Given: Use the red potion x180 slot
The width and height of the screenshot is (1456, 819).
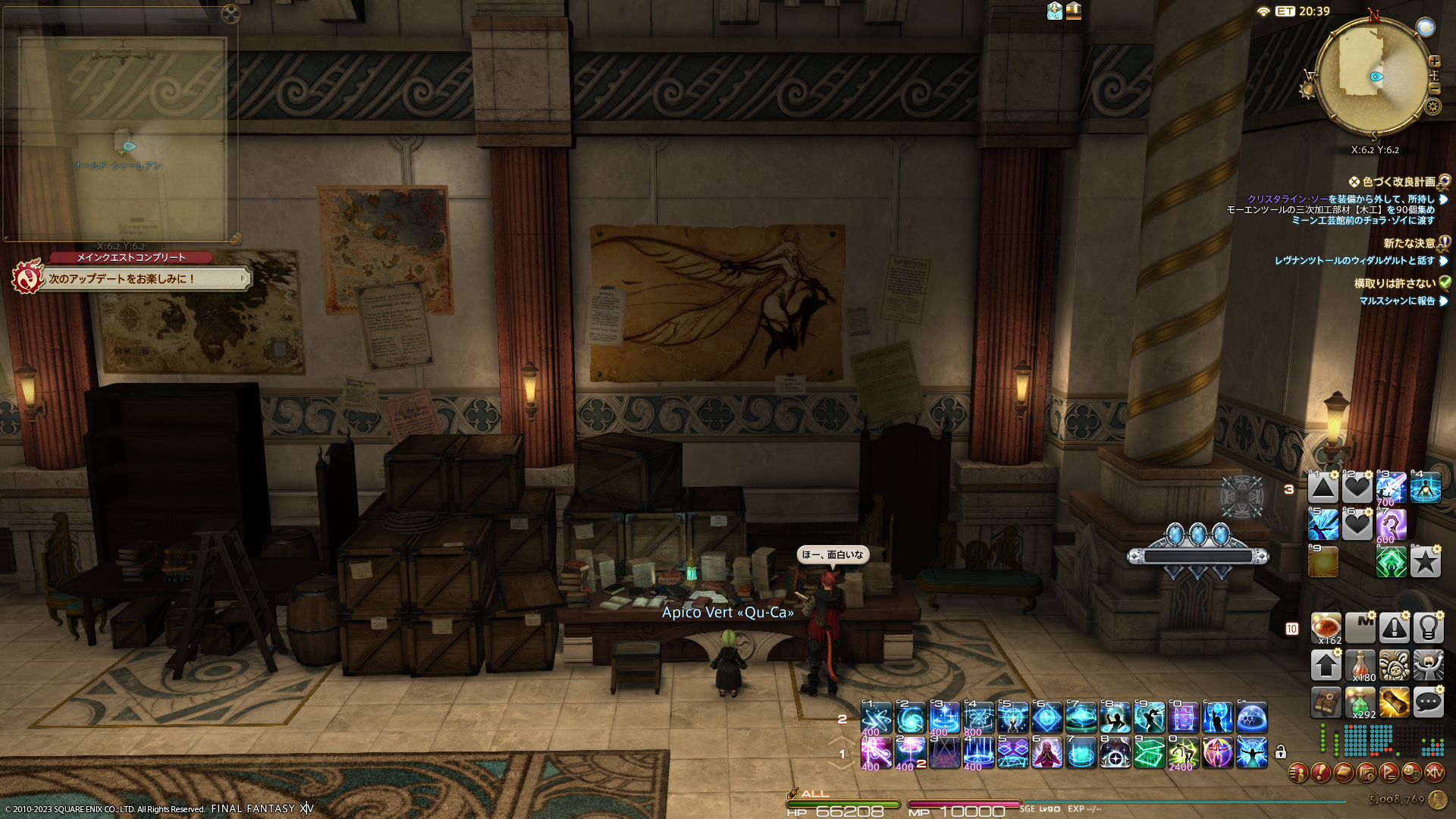Looking at the screenshot, I should 1360,666.
